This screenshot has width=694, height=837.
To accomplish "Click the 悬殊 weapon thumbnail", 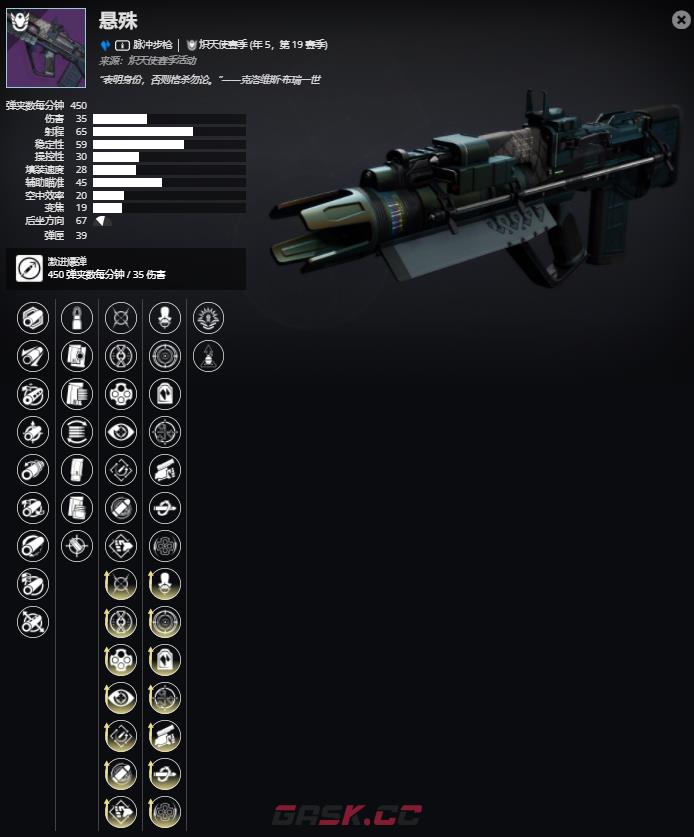I will coord(32,47).
